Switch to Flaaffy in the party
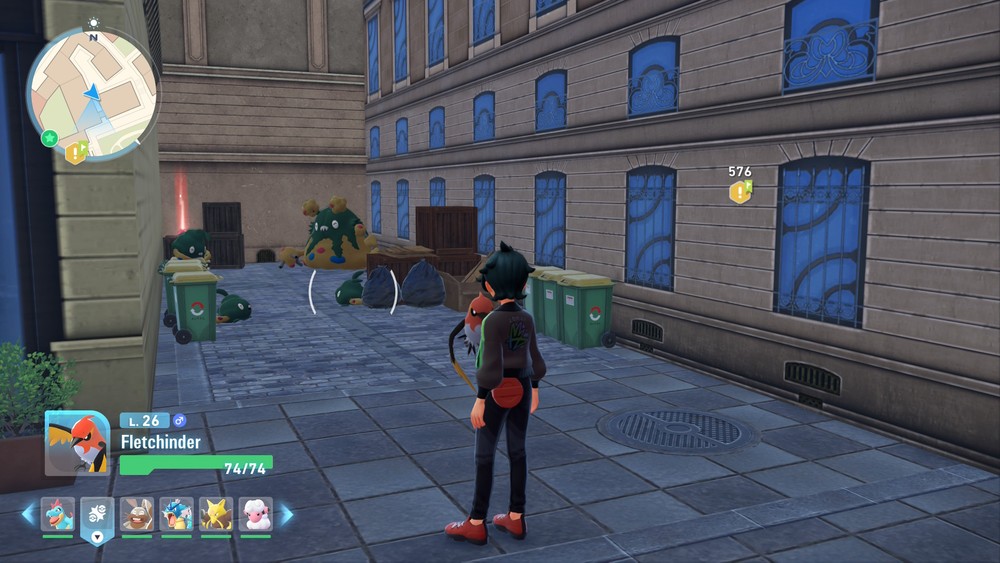The width and height of the screenshot is (1000, 563). click(255, 514)
